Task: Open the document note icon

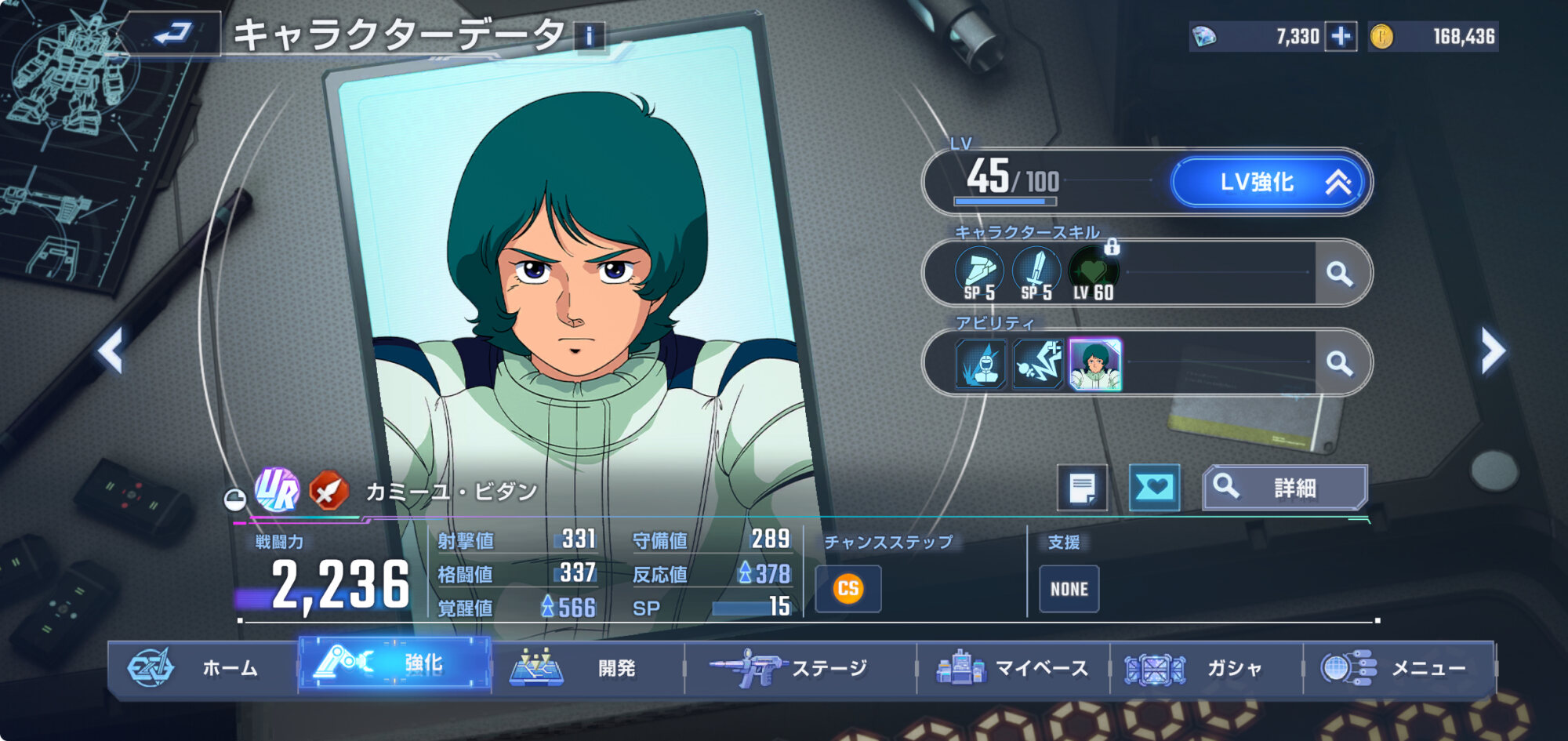Action: click(x=1082, y=489)
